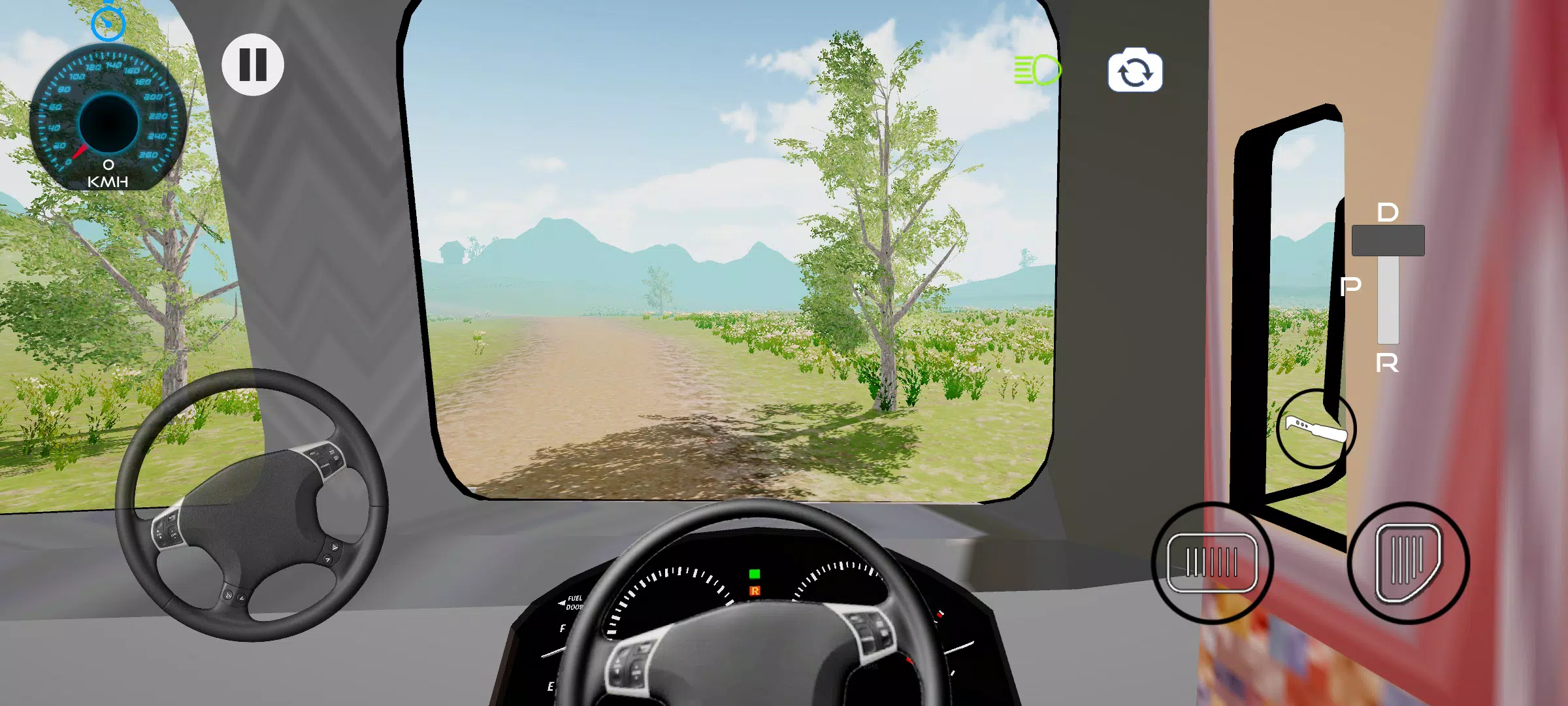This screenshot has width=1568, height=706.
Task: Engage the handbrake lever icon
Action: [1316, 429]
